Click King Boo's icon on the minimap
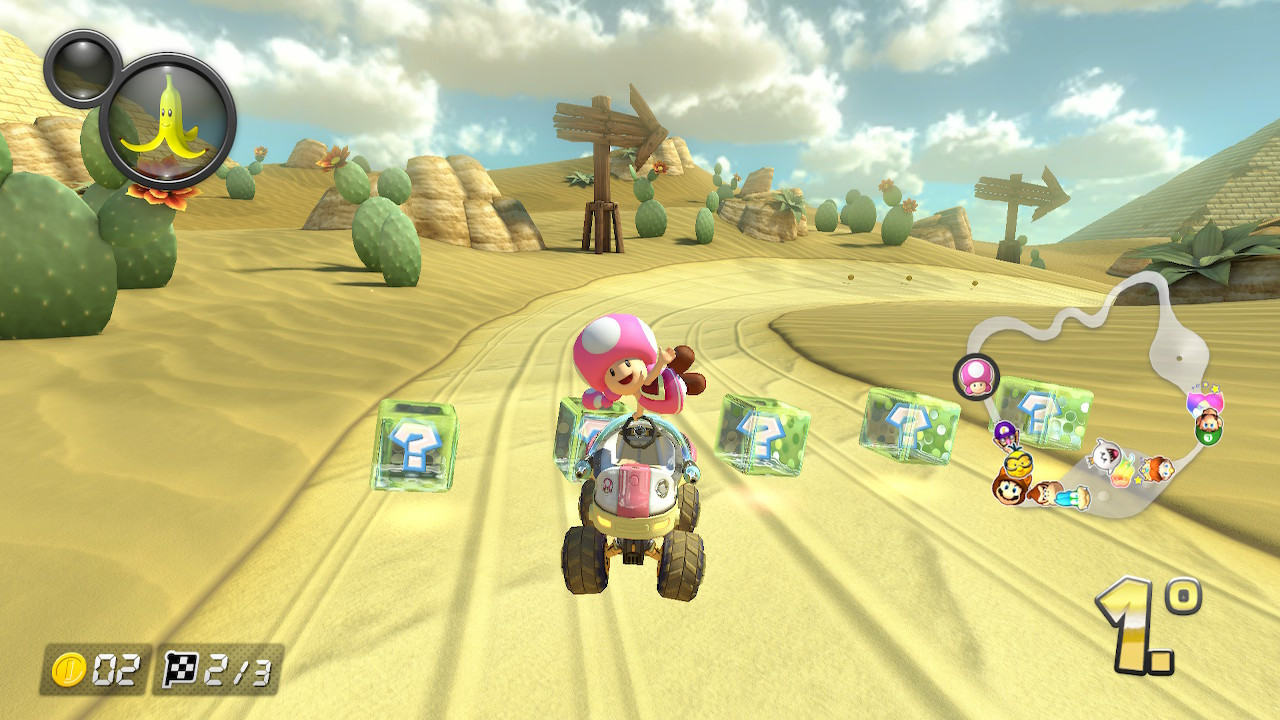Screen dimensions: 1280x720 point(1107,455)
